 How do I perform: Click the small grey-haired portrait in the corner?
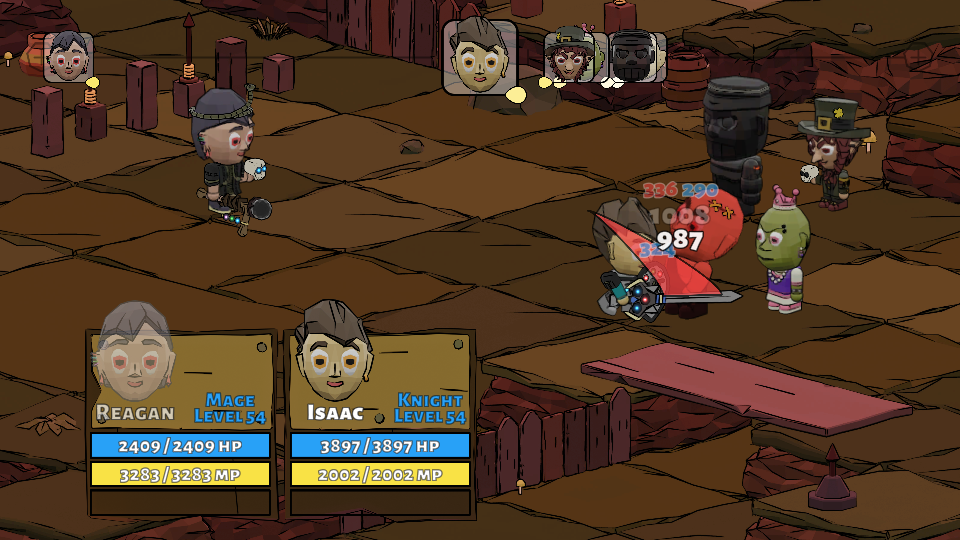68,57
